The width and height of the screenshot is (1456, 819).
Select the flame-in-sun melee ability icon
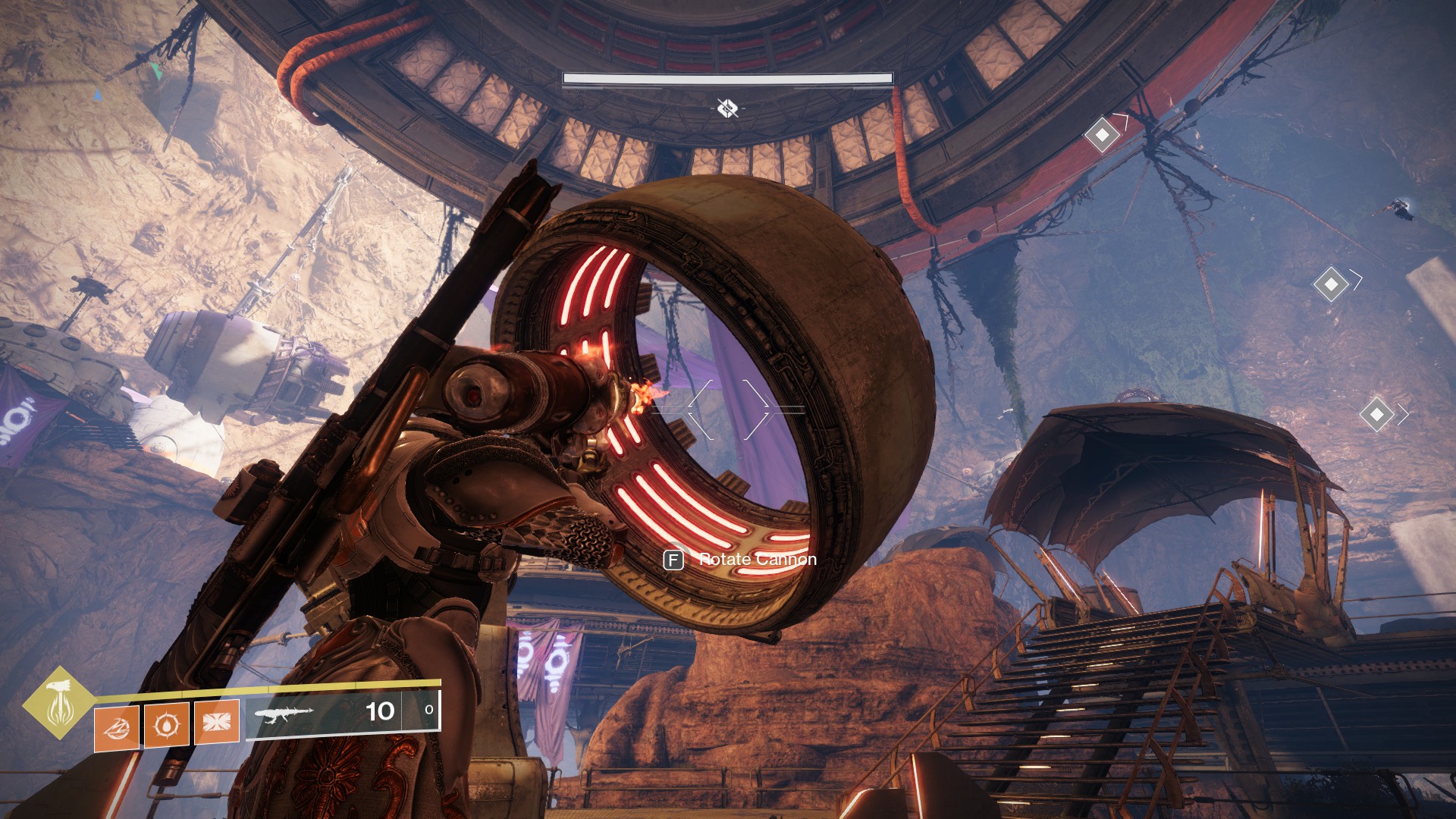167,726
